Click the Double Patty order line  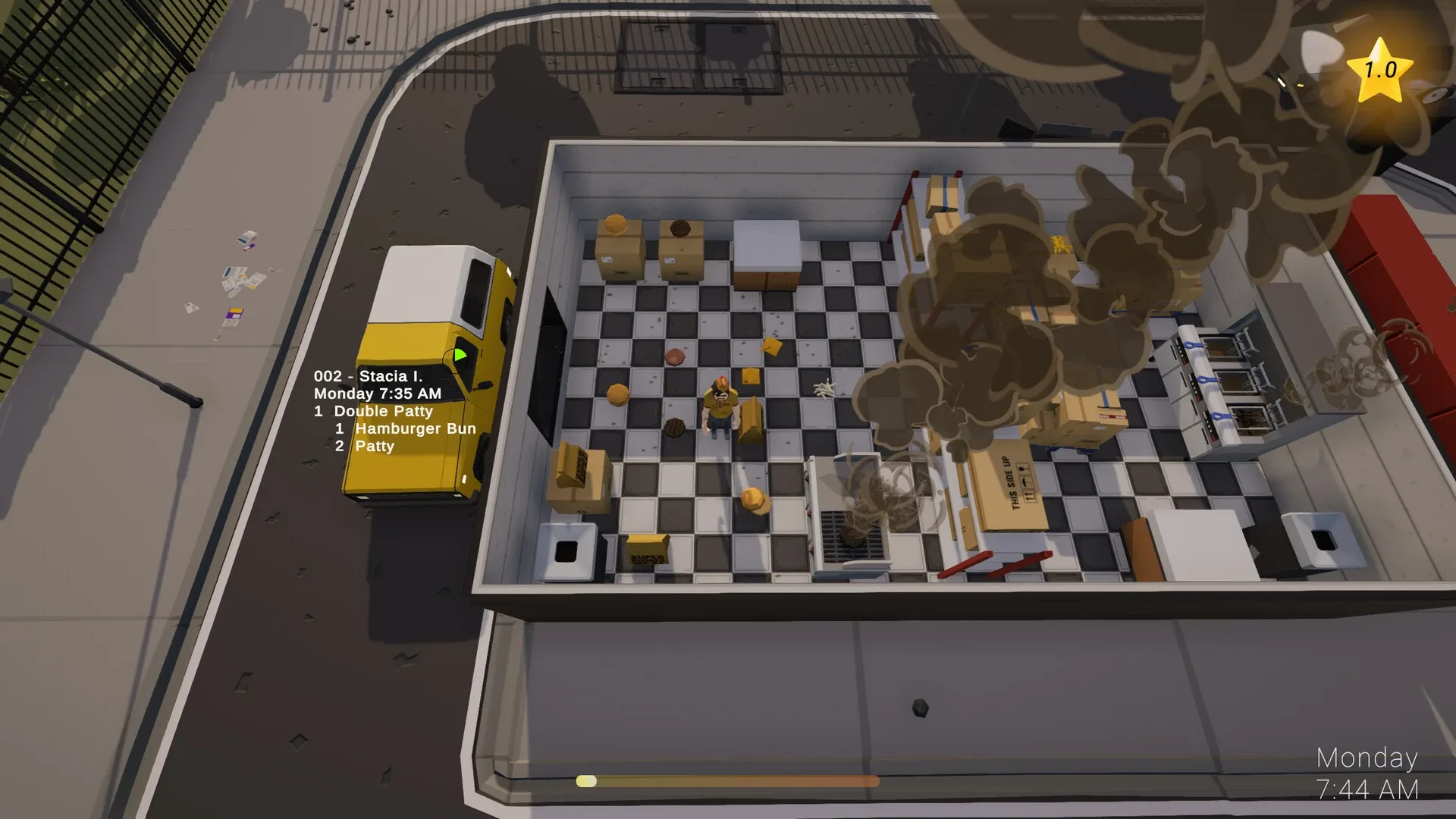click(x=373, y=411)
